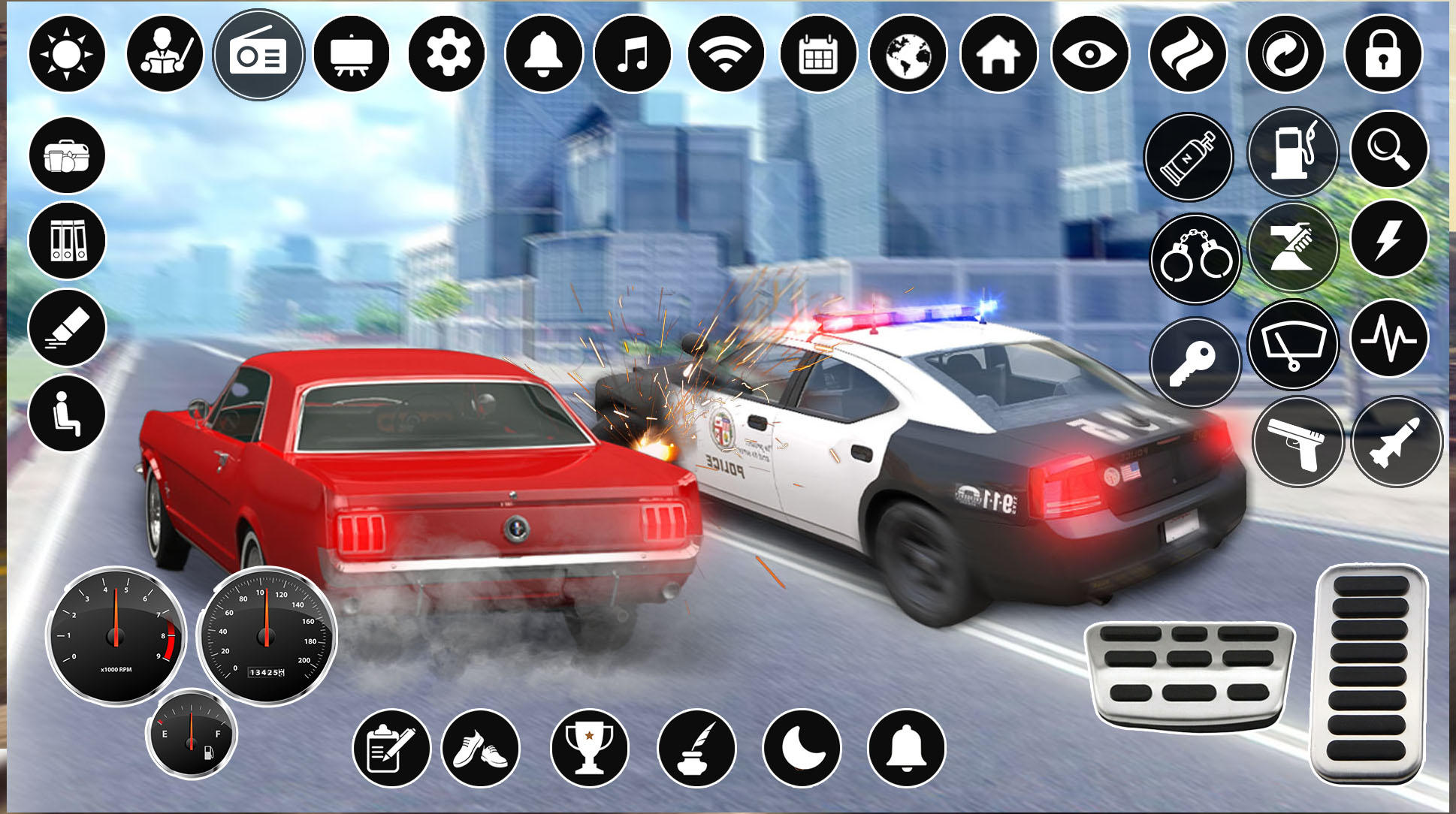Select the pistol weapon icon
Image resolution: width=1456 pixels, height=814 pixels.
click(1296, 443)
